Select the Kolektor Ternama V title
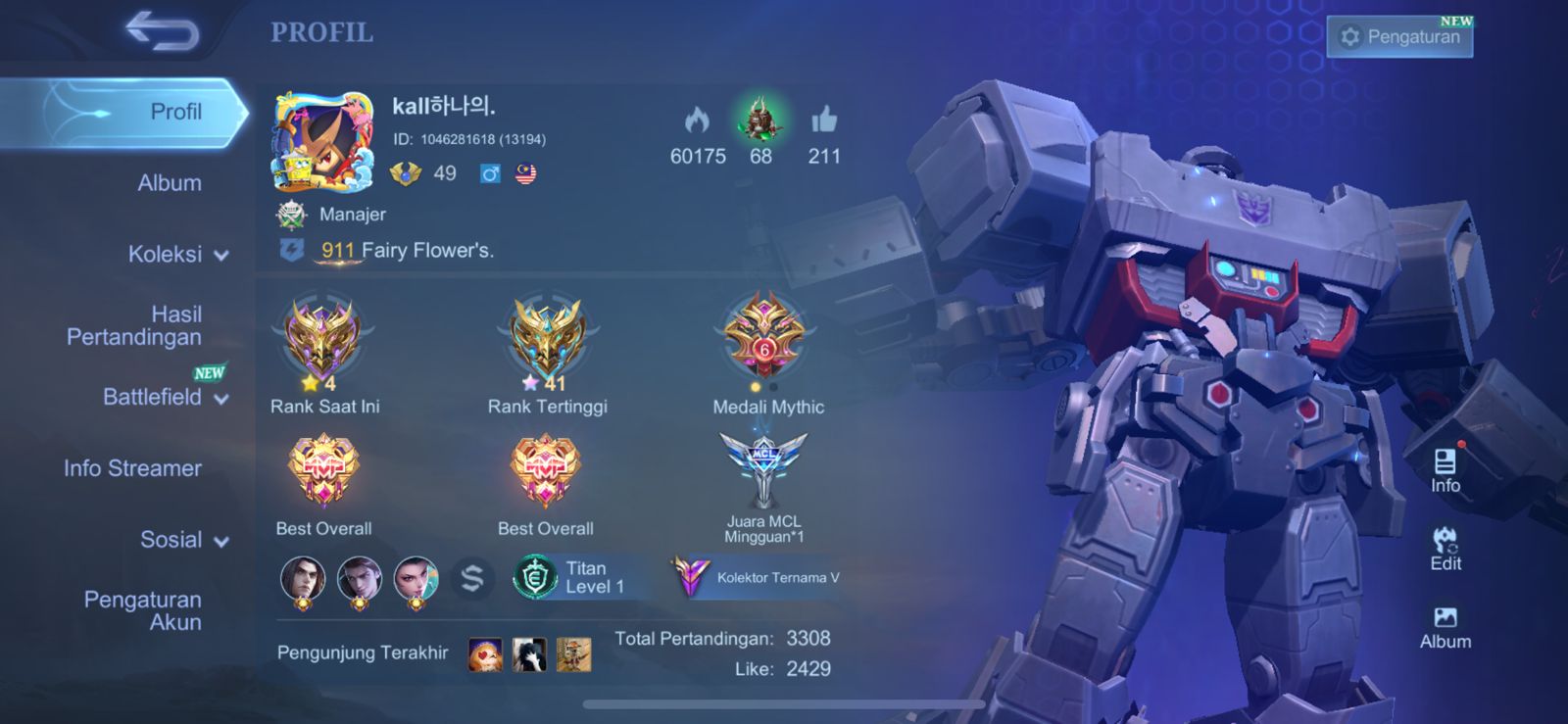This screenshot has height=724, width=1568. click(x=757, y=577)
